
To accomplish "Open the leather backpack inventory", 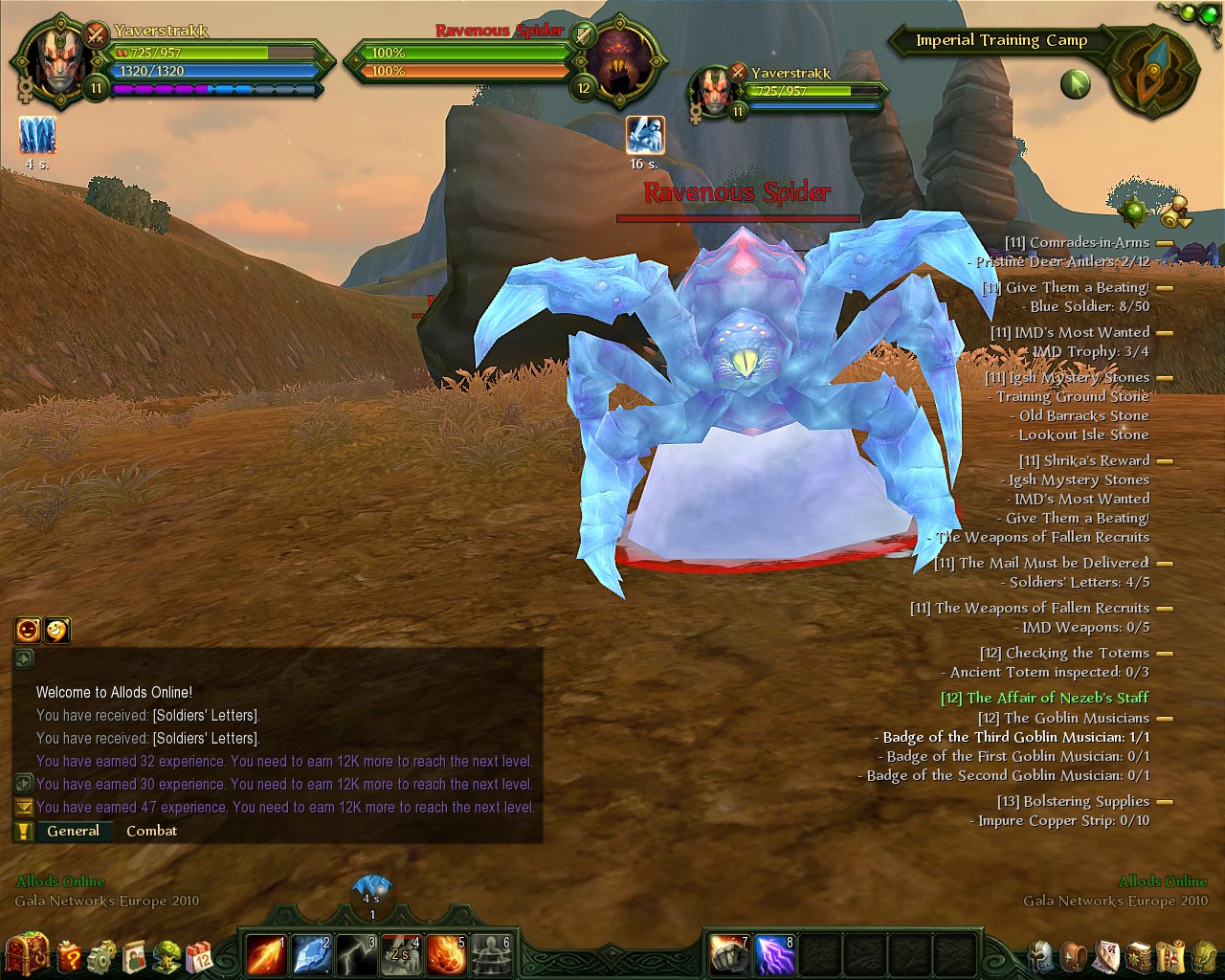I will pos(1074,955).
